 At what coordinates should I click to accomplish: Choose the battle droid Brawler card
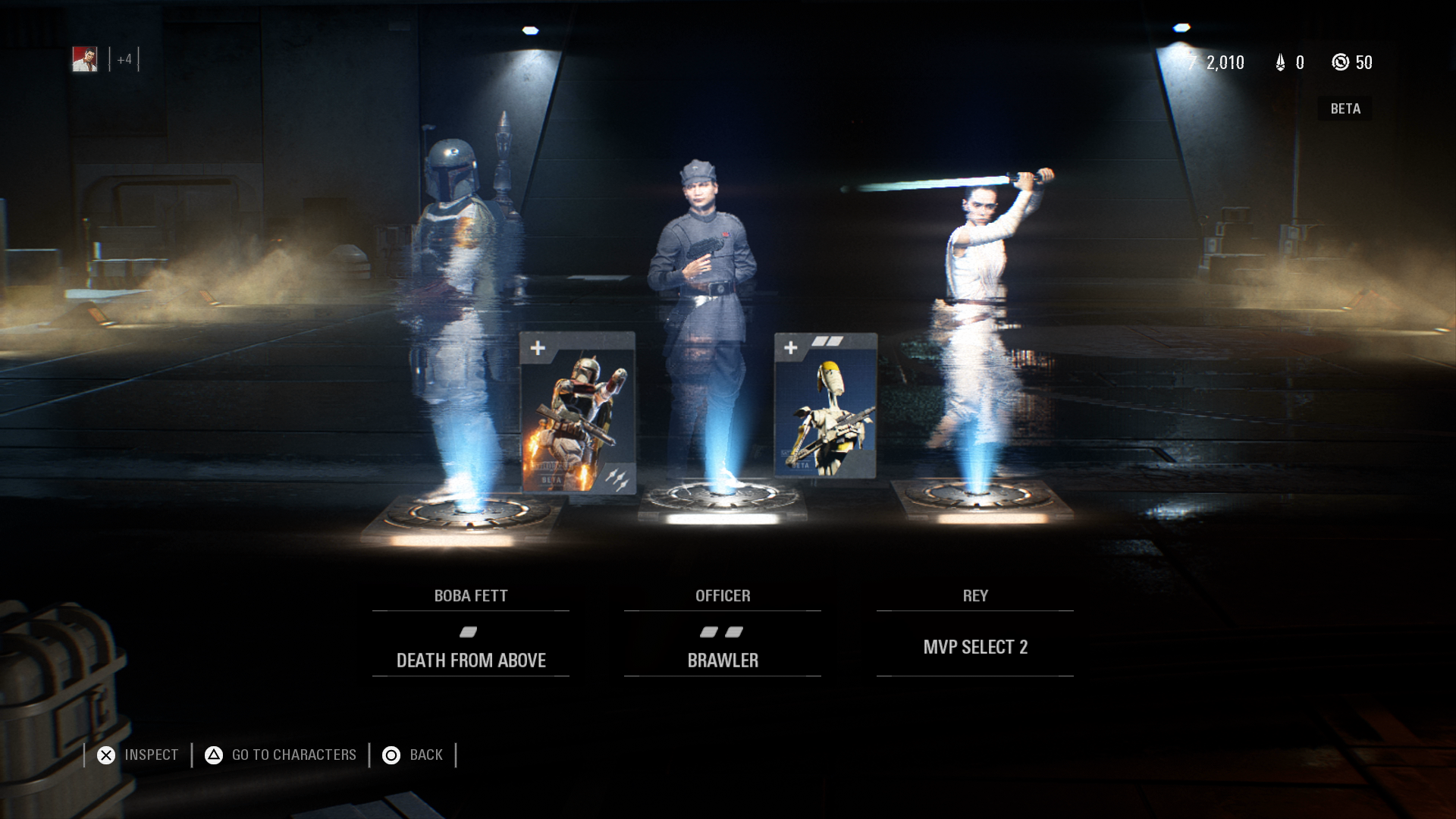(825, 406)
